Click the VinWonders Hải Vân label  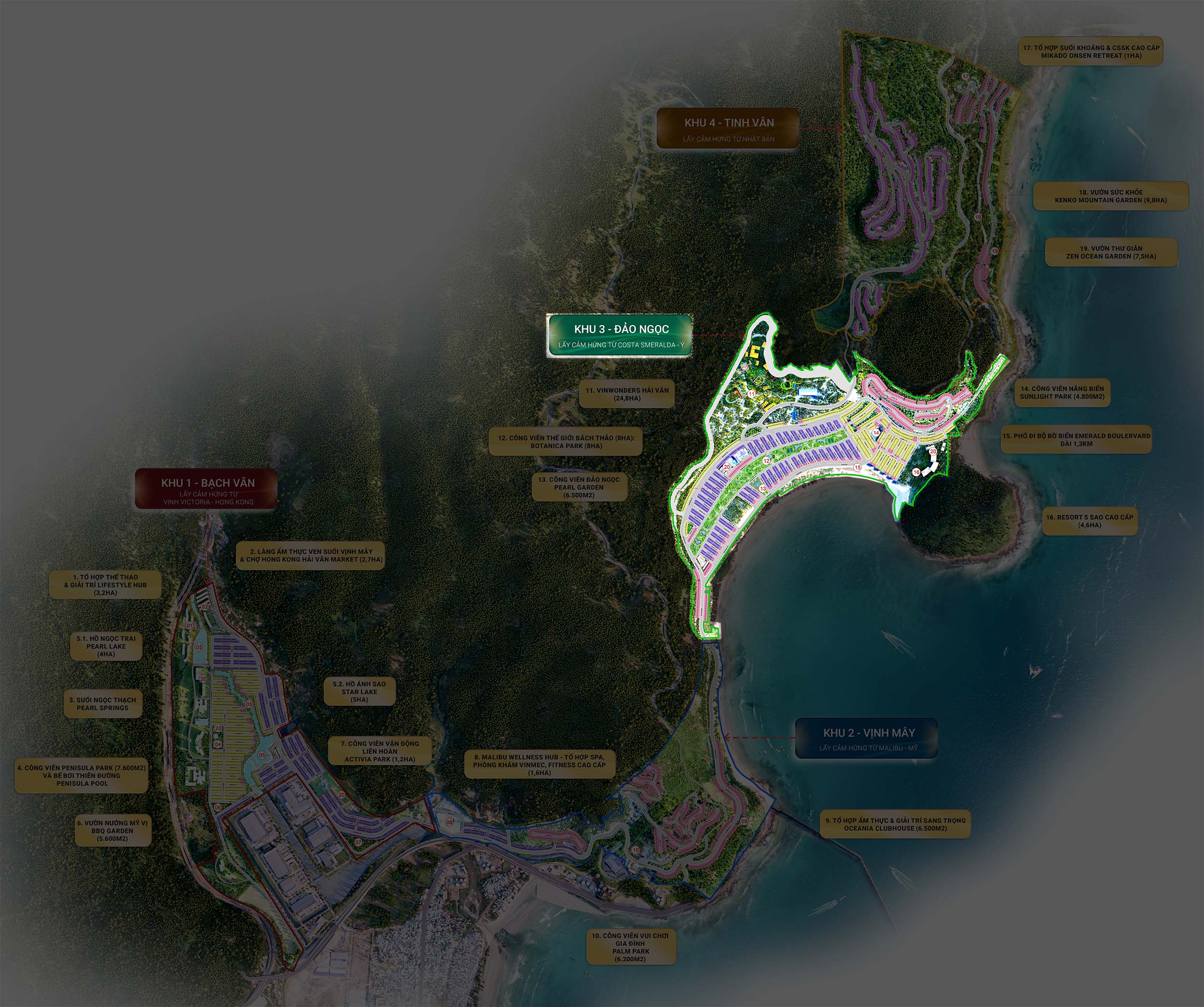[x=627, y=394]
